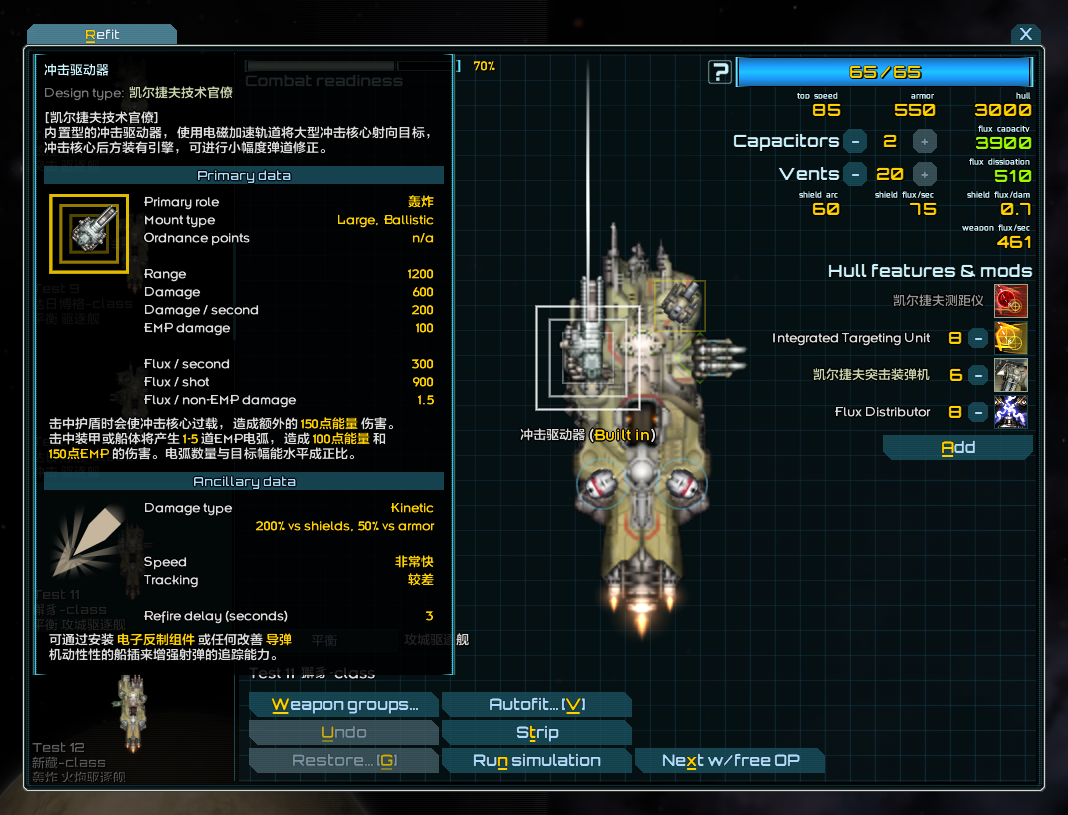
Task: Open the Refit tab
Action: pyautogui.click(x=102, y=34)
